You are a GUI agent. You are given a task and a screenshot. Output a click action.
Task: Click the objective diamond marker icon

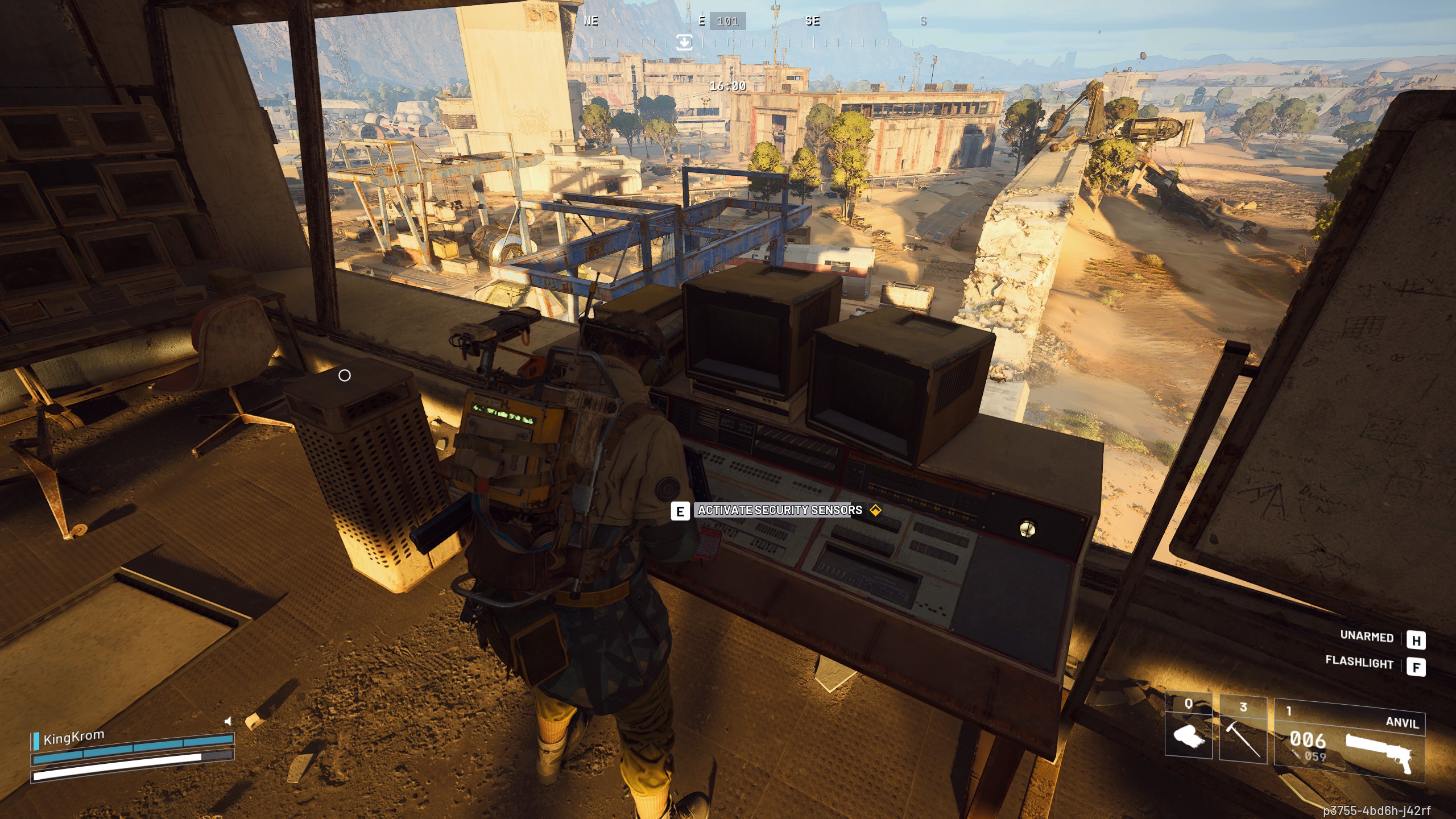pyautogui.click(x=876, y=511)
